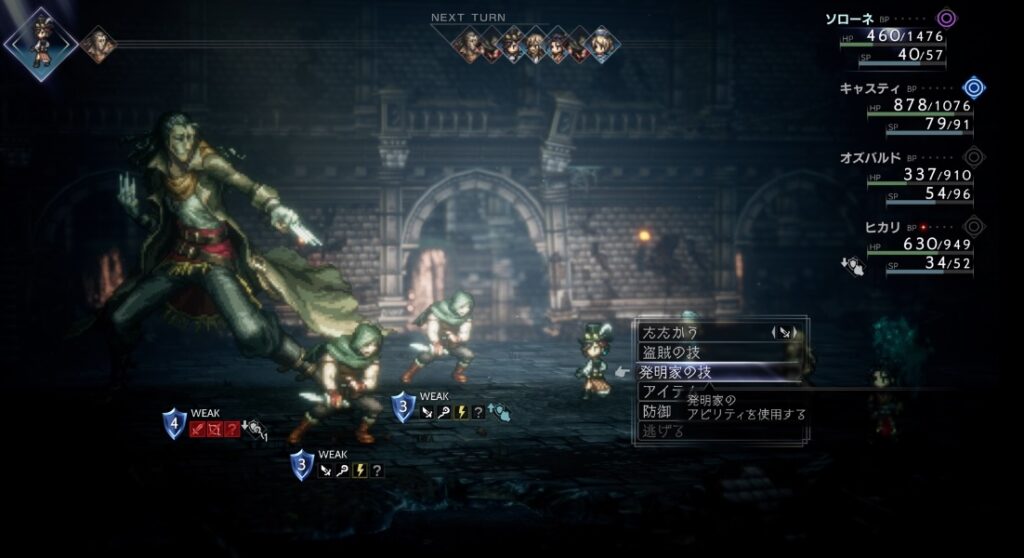Open the アイテム item menu
Screen dimensions: 1024x558
click(662, 391)
